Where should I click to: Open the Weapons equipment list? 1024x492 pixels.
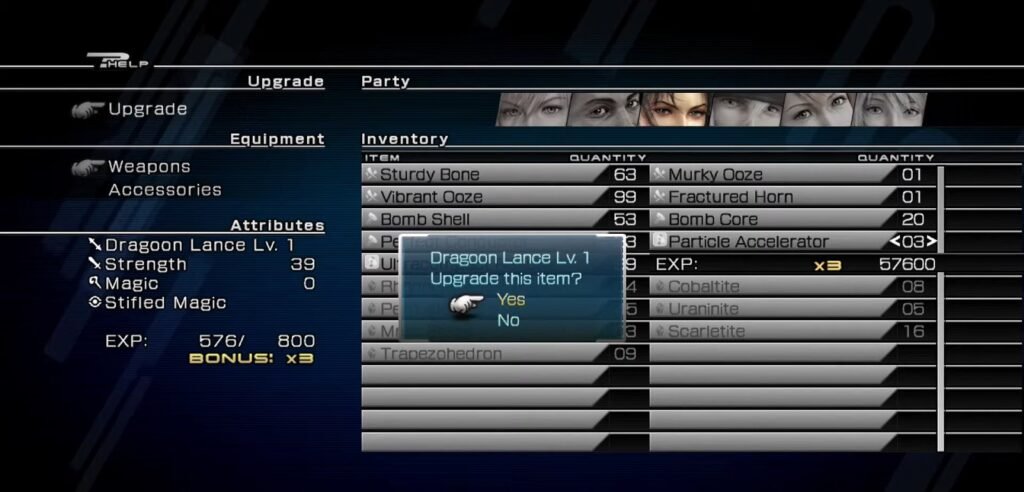pos(149,166)
